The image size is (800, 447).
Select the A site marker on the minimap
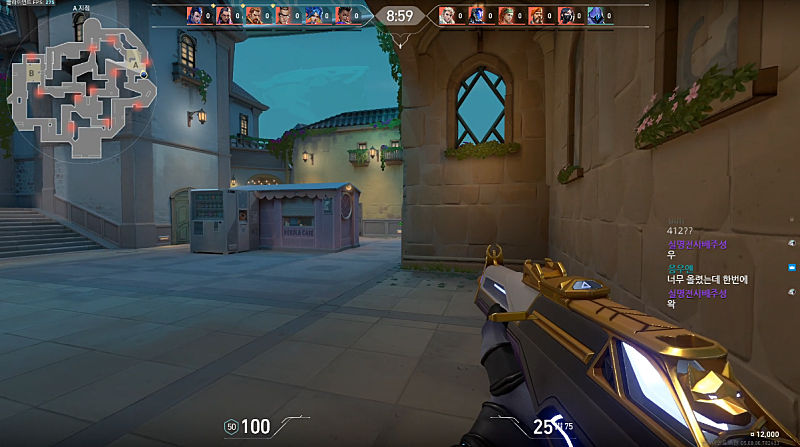click(135, 64)
